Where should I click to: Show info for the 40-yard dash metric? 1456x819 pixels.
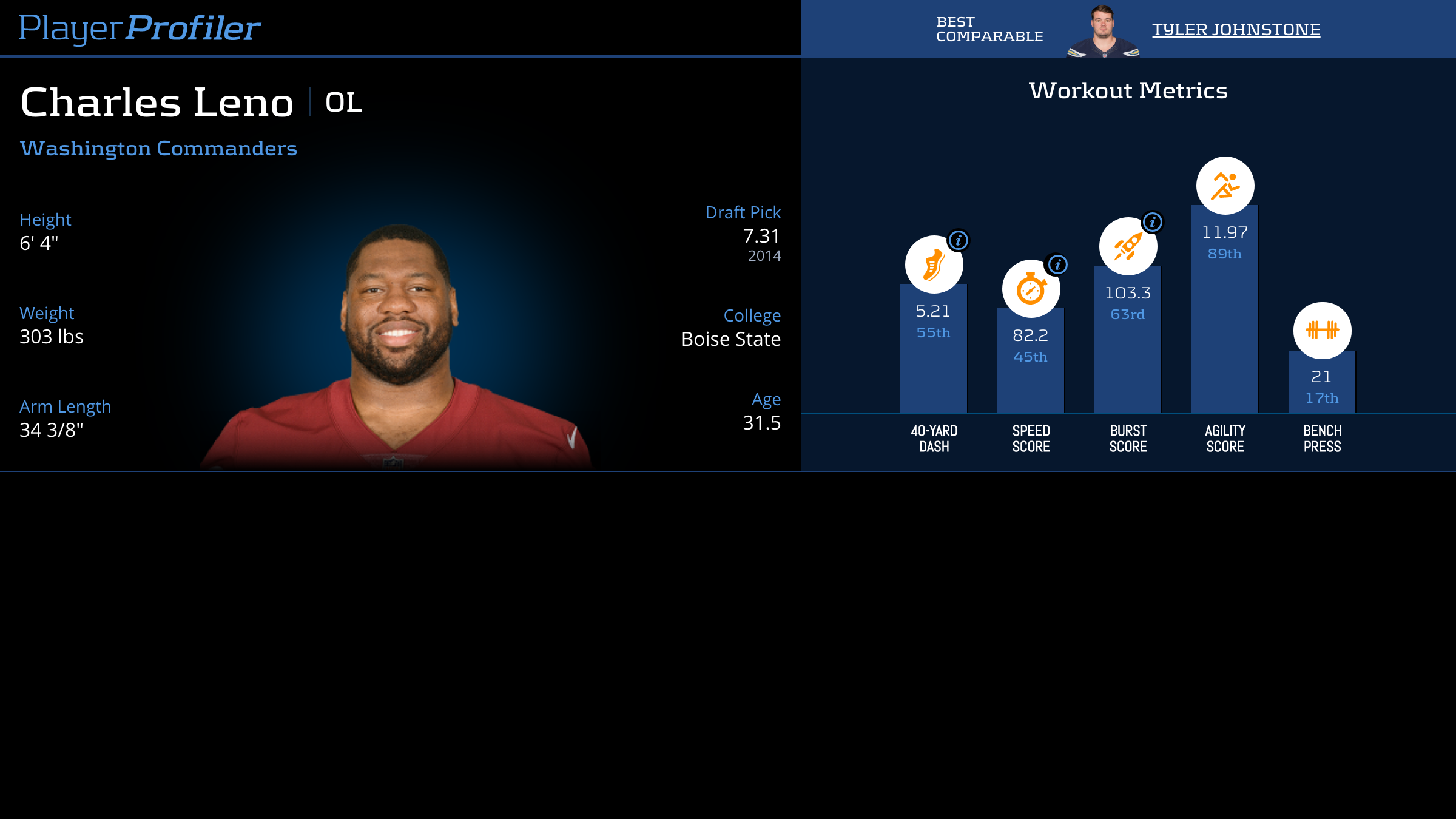[959, 240]
